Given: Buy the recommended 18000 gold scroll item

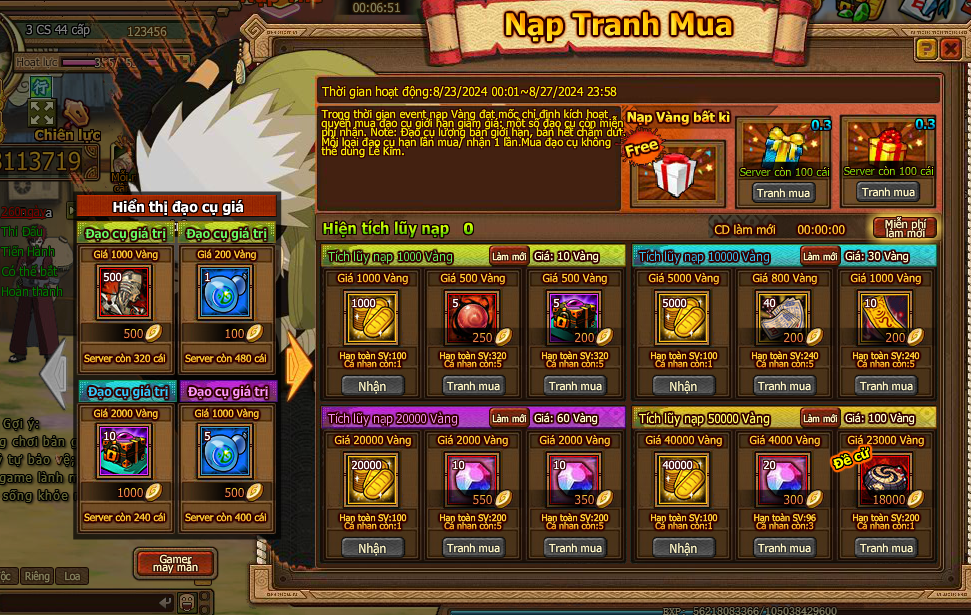Looking at the screenshot, I should click(x=886, y=548).
